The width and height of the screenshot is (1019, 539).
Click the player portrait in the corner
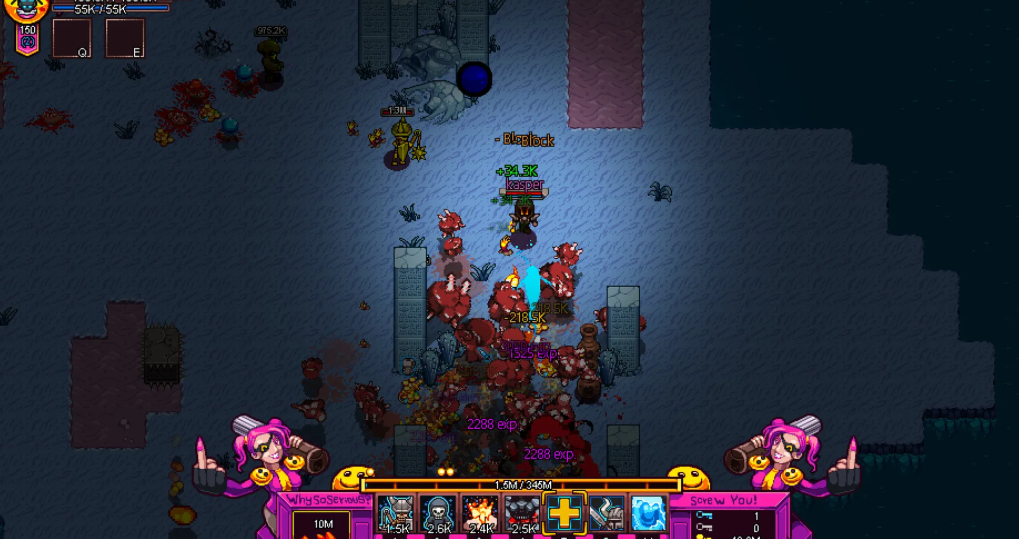[27, 10]
